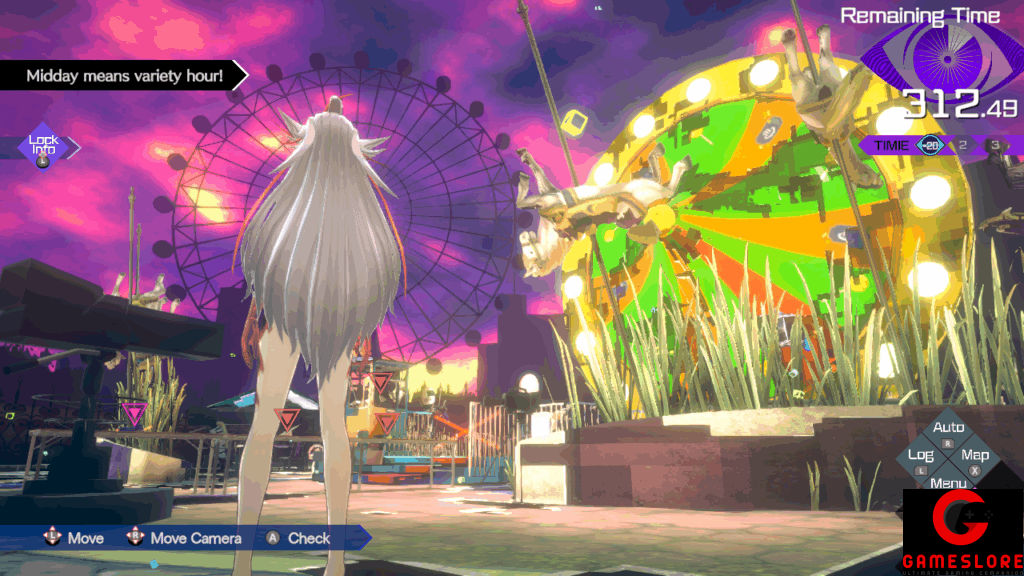Open the dialogue Log
The image size is (1024, 576).
[x=920, y=456]
